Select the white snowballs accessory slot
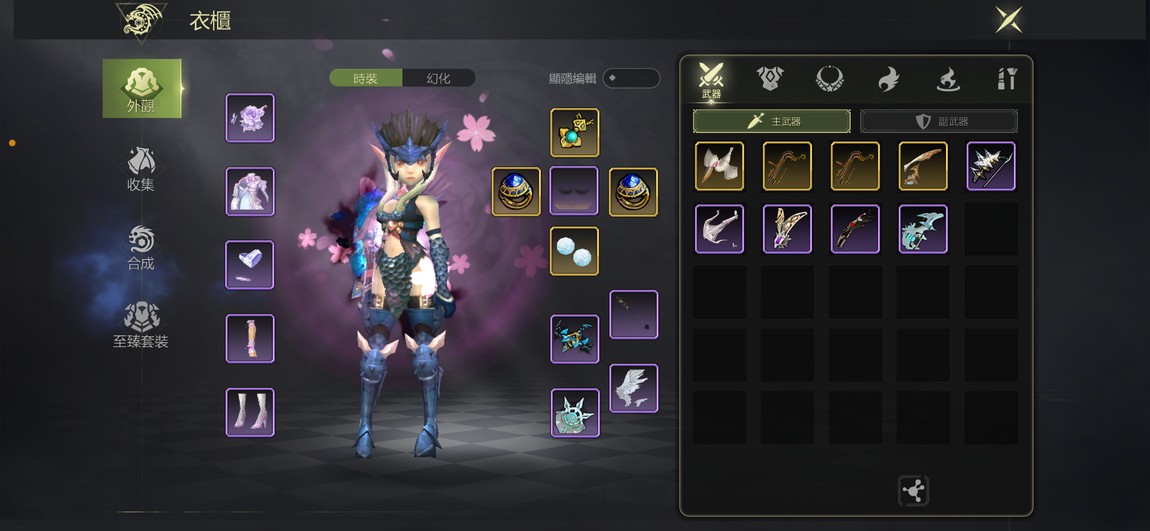 point(575,251)
